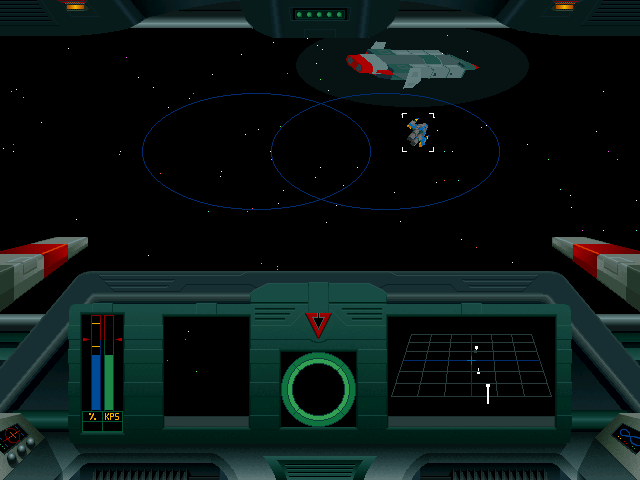Select the blank left cockpit monitor

(206, 366)
